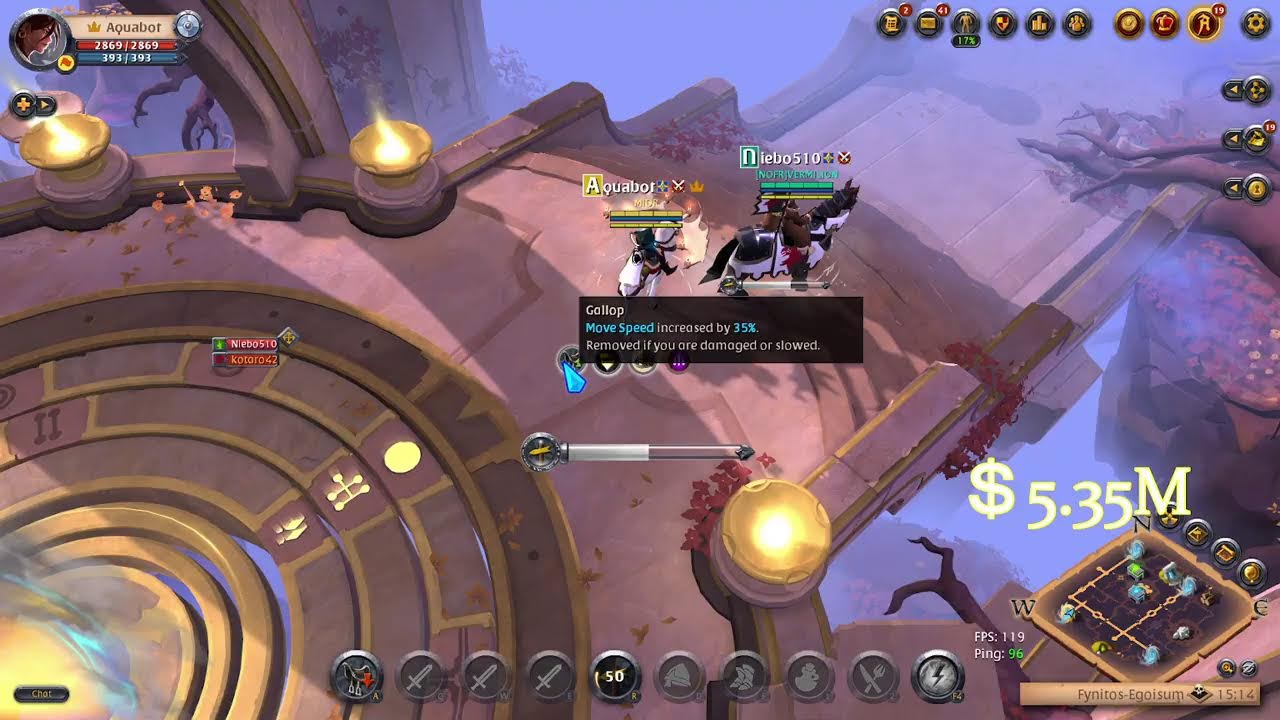This screenshot has height=720, width=1280.
Task: Use the ability slot showing 50 cooldown
Action: (614, 677)
